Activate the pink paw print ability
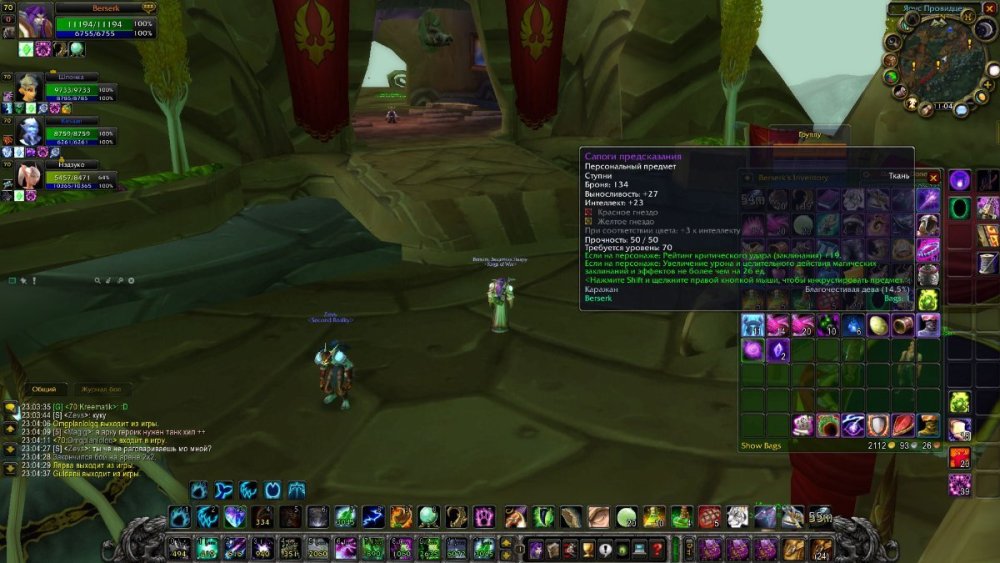 [x=484, y=517]
